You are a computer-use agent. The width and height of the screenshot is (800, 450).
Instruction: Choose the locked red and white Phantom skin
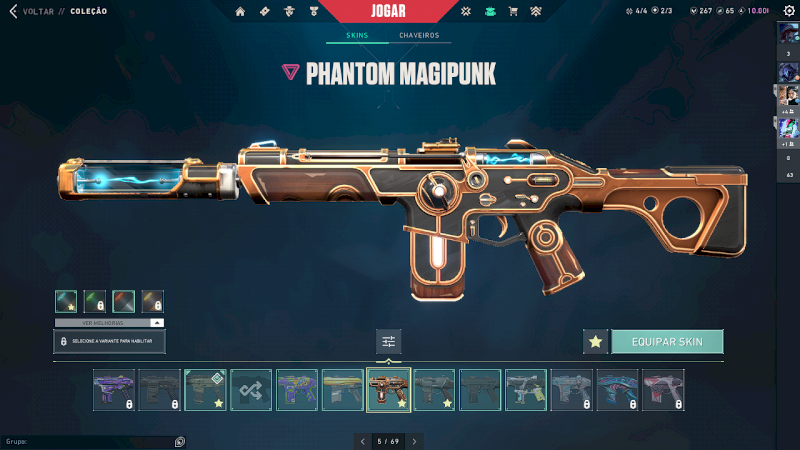click(664, 390)
